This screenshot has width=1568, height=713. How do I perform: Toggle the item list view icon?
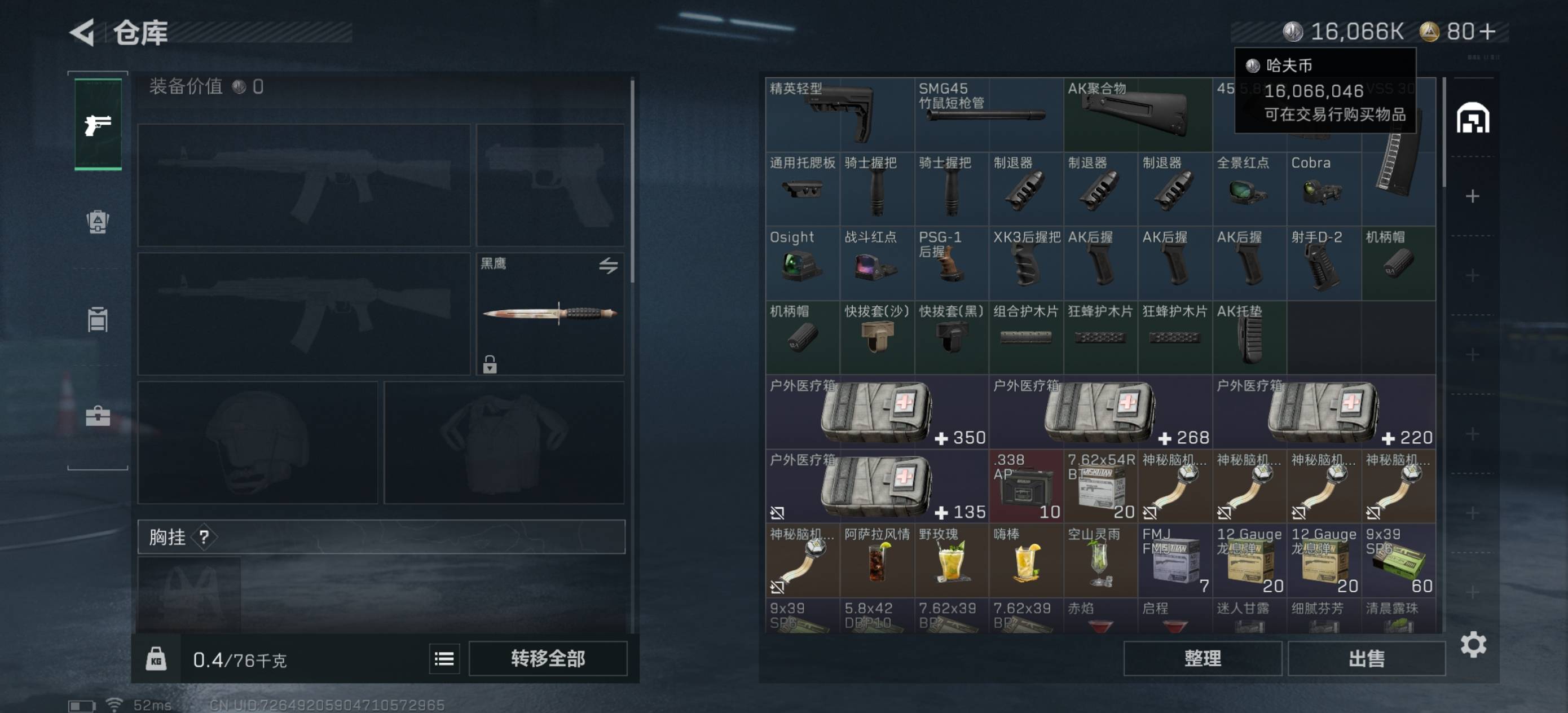pos(444,659)
